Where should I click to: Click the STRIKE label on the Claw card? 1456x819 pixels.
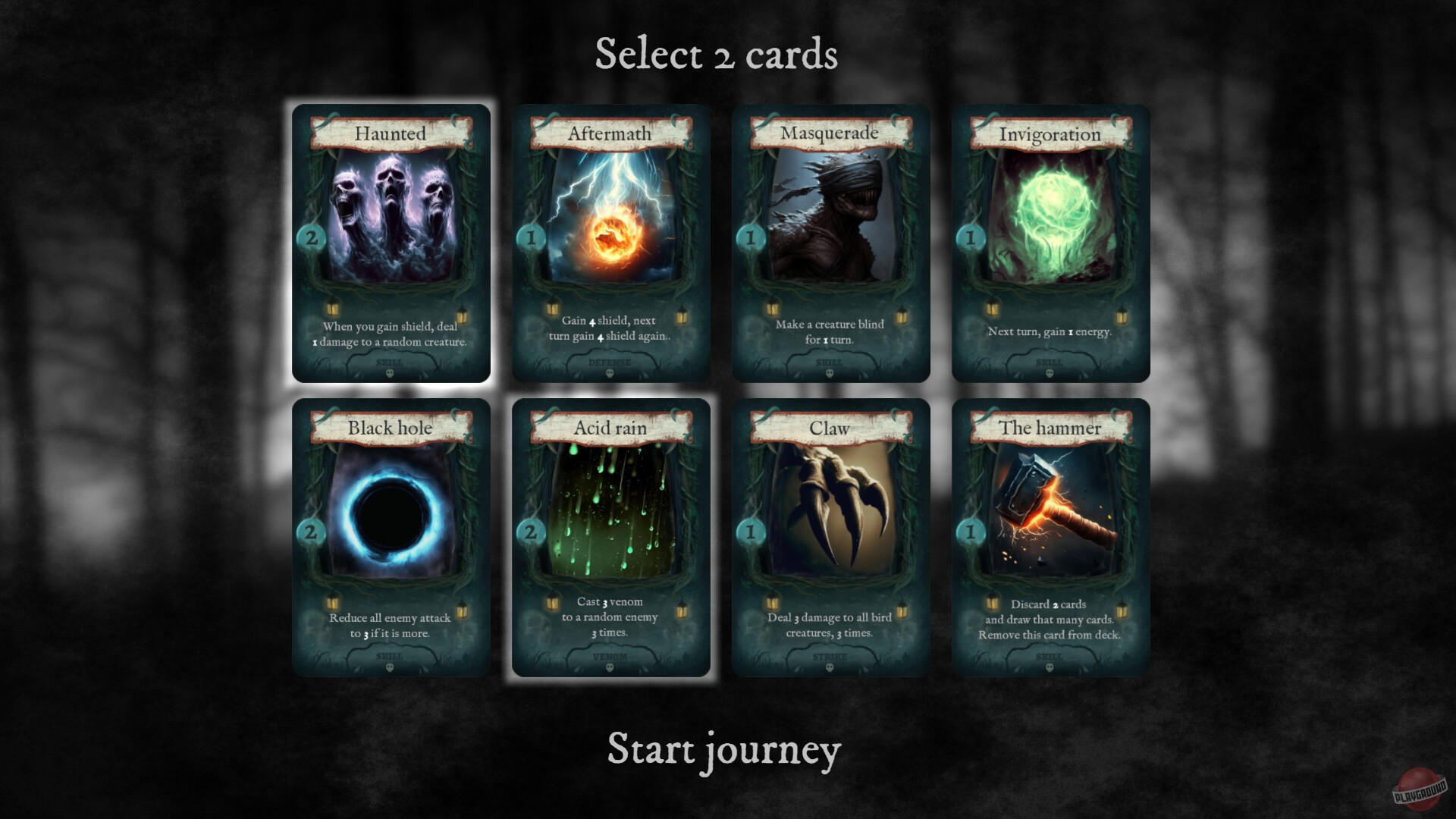point(831,657)
